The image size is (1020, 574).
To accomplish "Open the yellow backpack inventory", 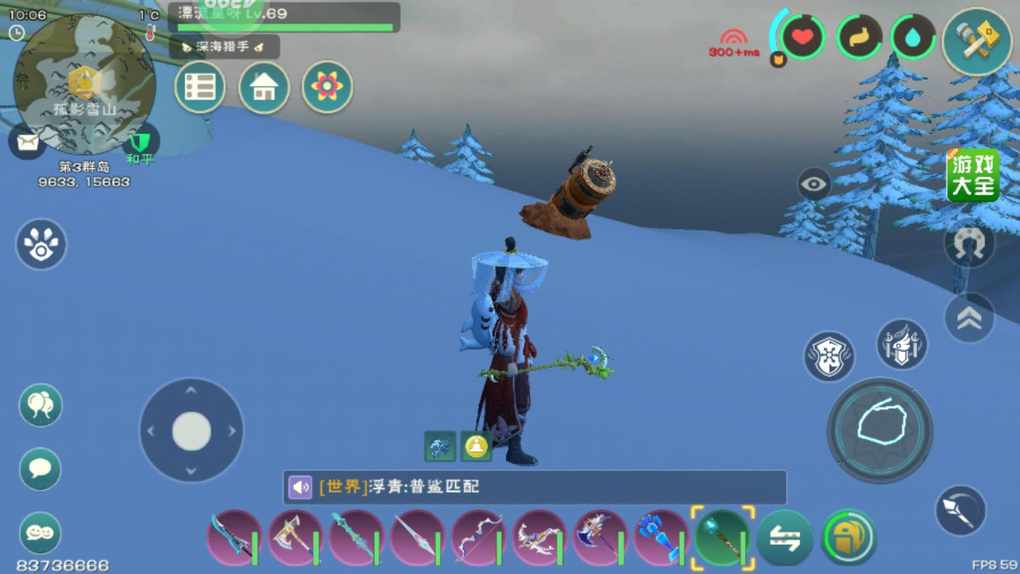I will pos(848,538).
